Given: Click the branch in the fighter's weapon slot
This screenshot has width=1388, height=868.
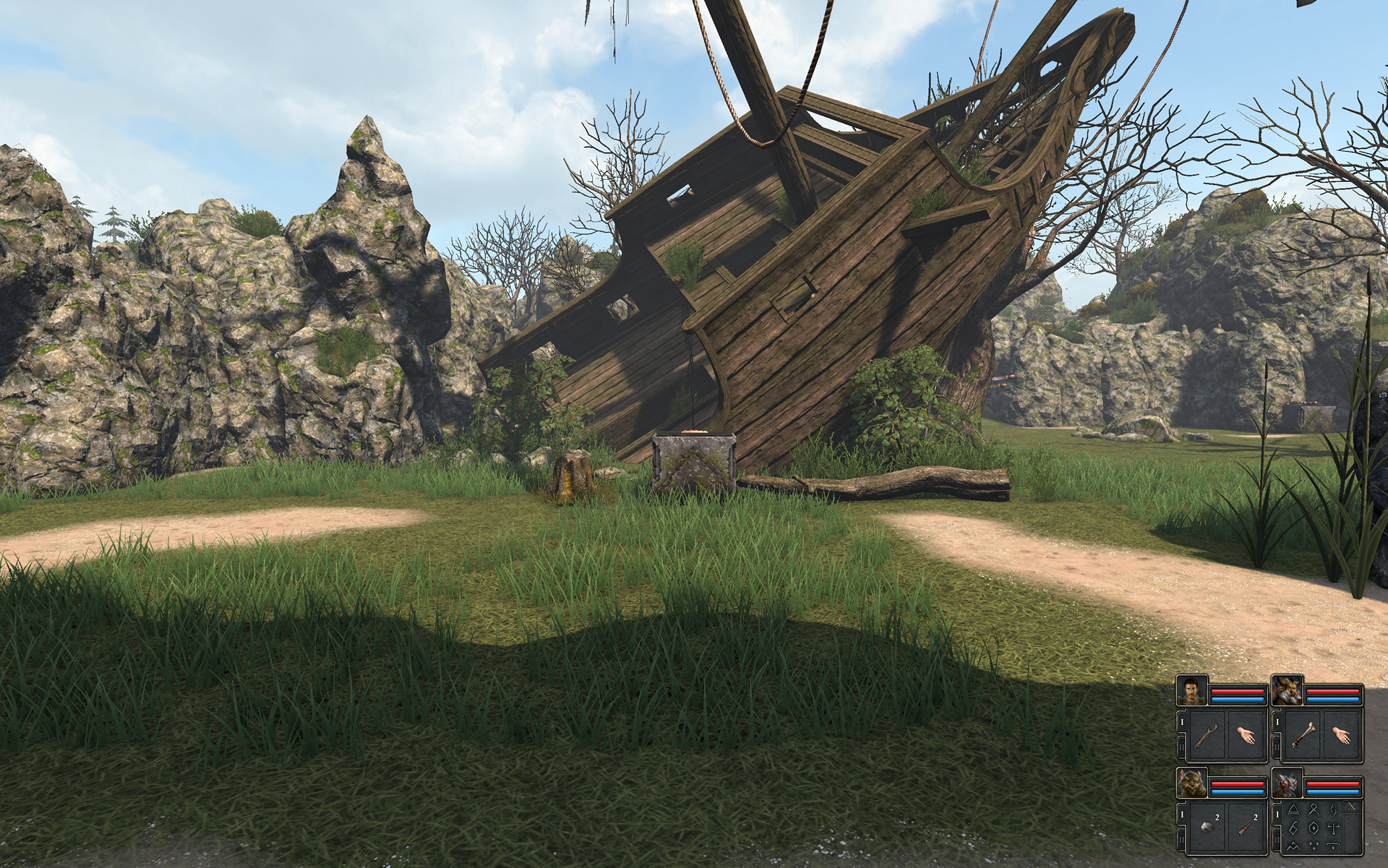Looking at the screenshot, I should pos(1207,735).
